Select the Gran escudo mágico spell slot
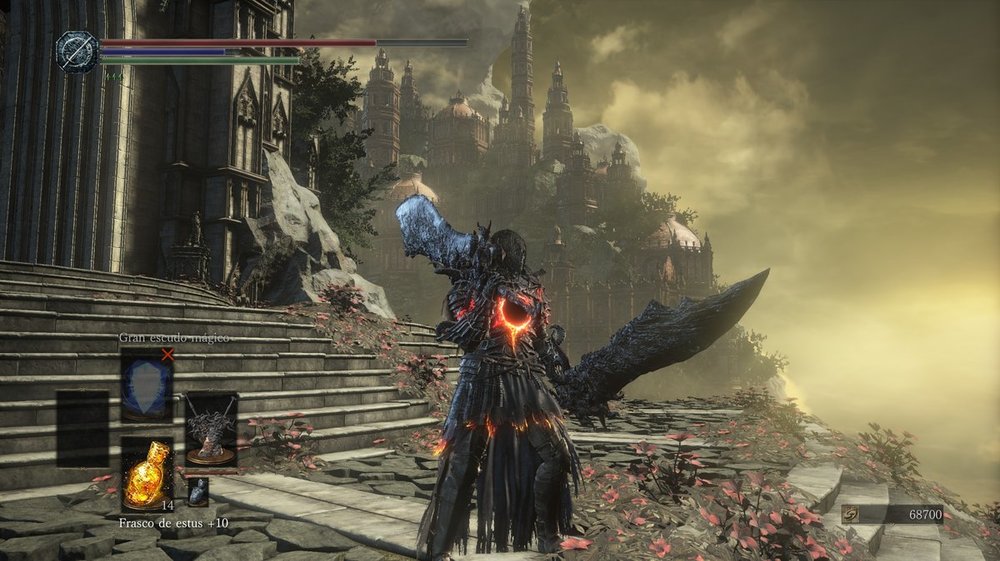The height and width of the screenshot is (561, 1000). click(x=147, y=384)
